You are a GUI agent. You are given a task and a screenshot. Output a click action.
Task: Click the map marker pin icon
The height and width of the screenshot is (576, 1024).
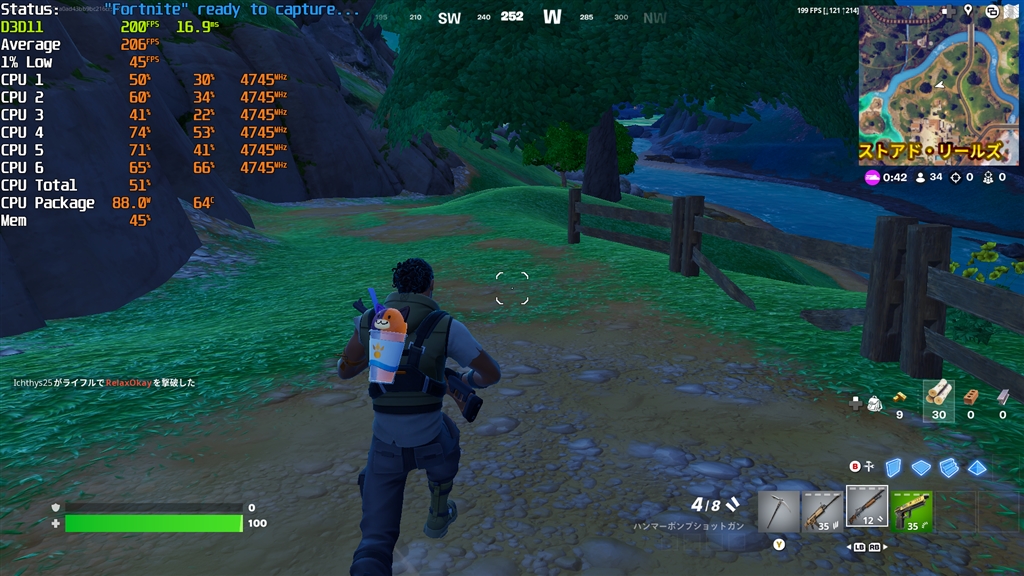[x=968, y=10]
